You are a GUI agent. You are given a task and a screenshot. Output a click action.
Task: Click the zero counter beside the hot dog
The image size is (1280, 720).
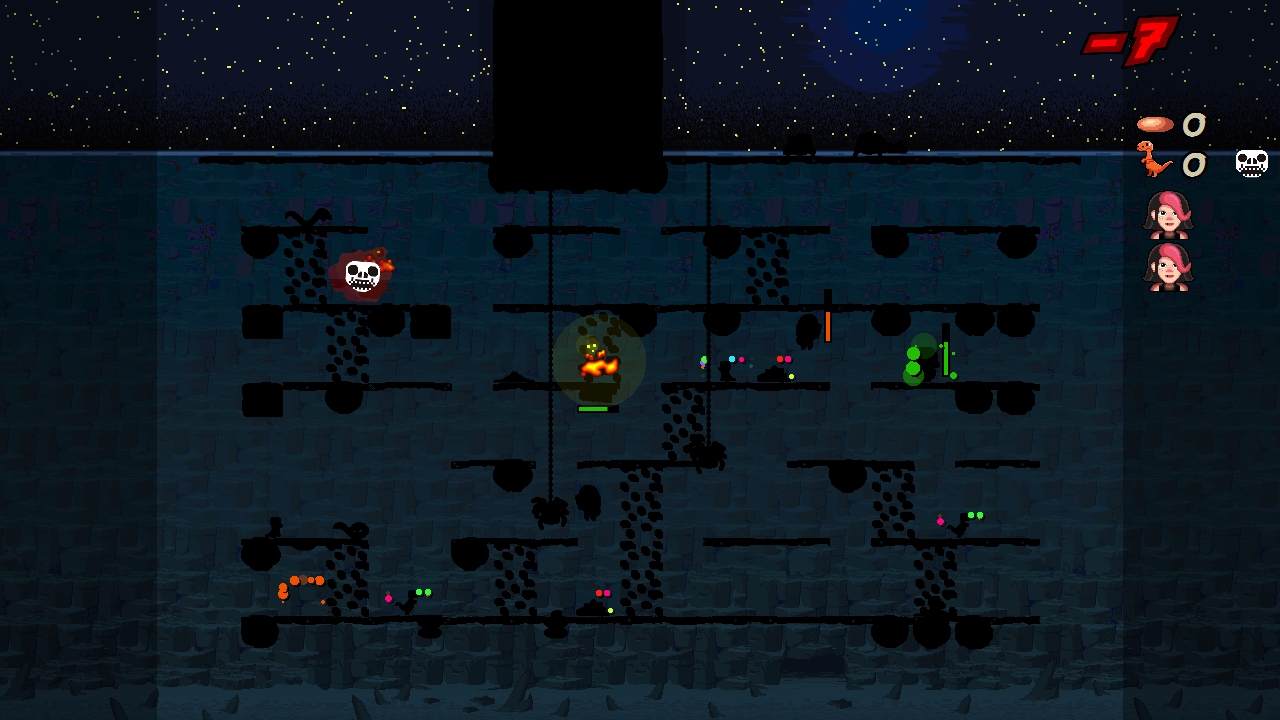[x=1193, y=123]
